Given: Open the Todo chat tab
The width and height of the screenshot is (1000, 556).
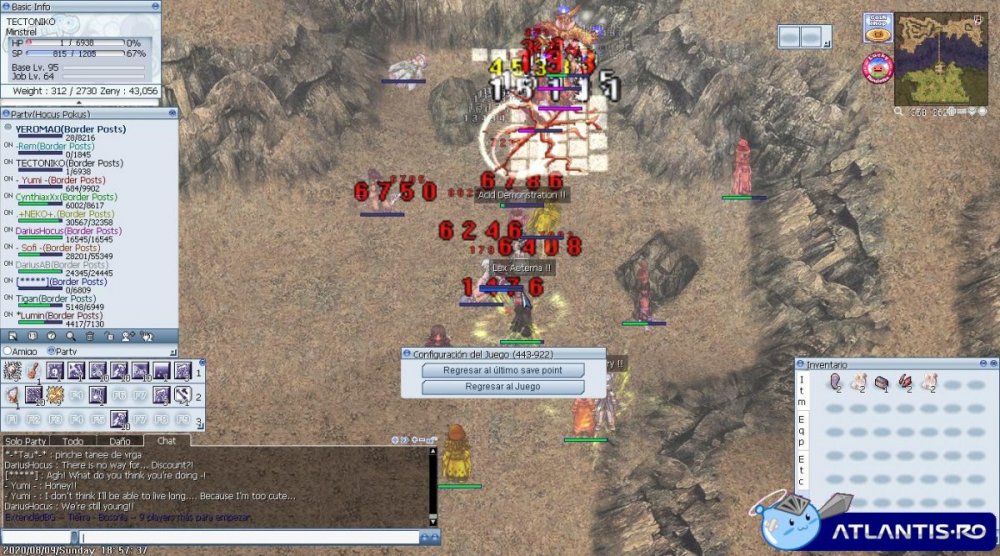Looking at the screenshot, I should 72,441.
